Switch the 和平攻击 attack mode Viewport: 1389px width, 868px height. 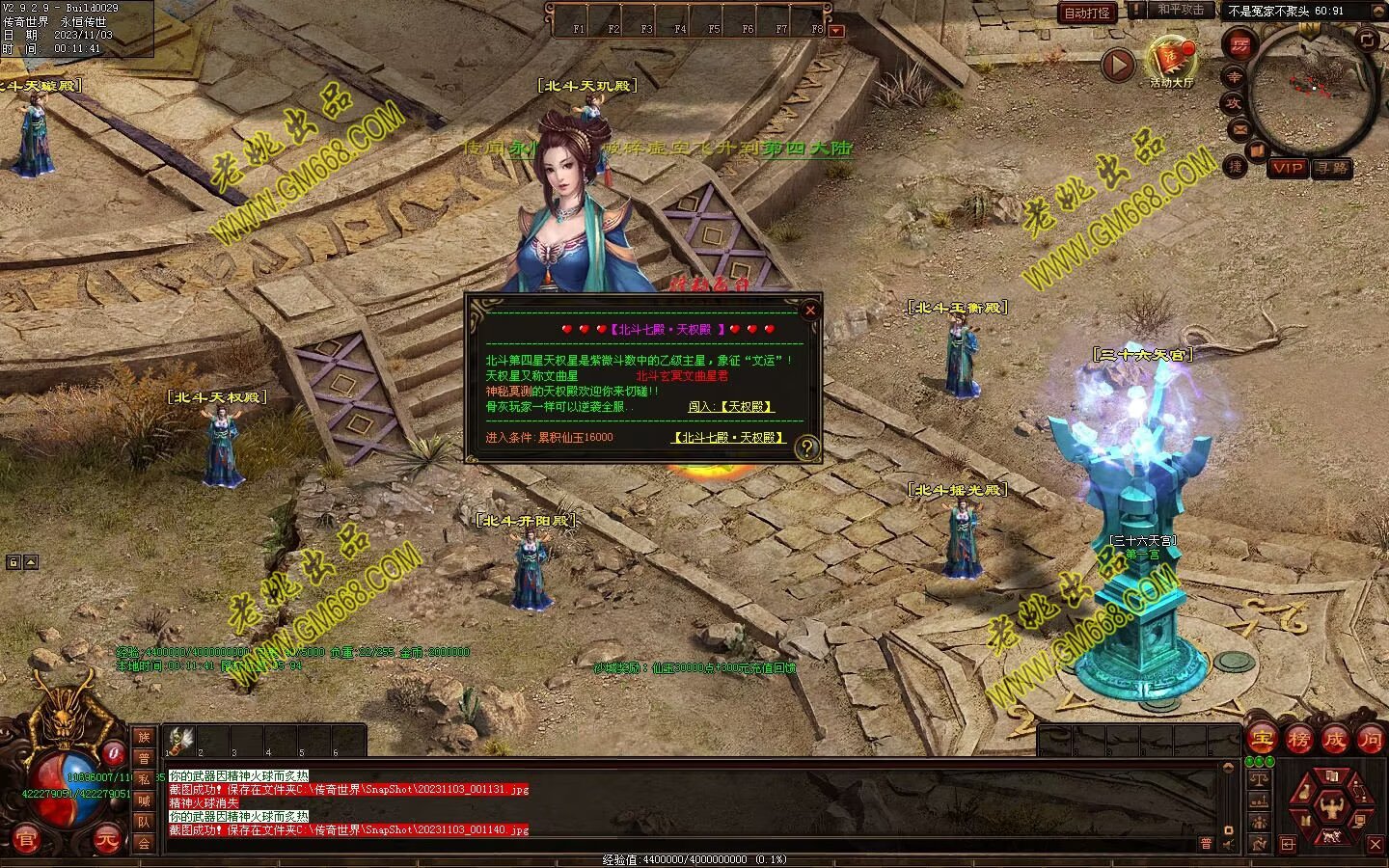point(1181,10)
